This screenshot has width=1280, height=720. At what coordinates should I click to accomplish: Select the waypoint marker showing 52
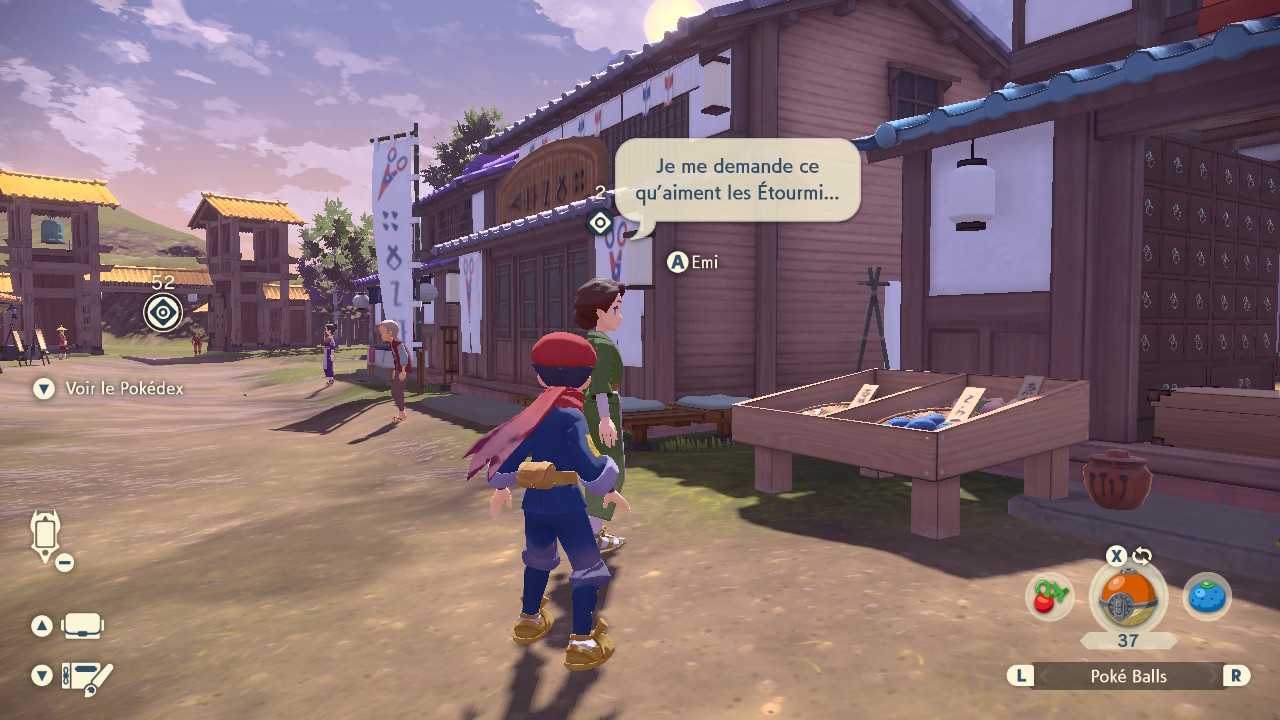click(163, 311)
